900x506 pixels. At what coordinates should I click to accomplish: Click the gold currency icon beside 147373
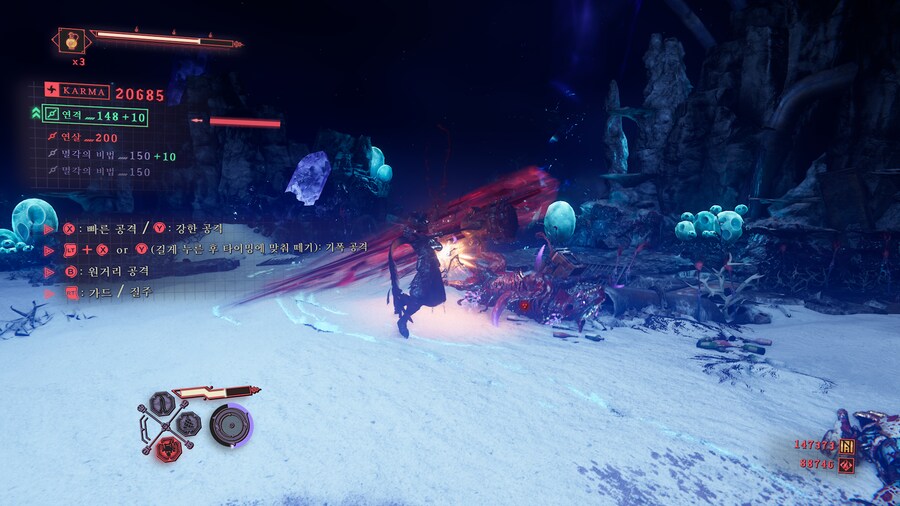point(847,446)
